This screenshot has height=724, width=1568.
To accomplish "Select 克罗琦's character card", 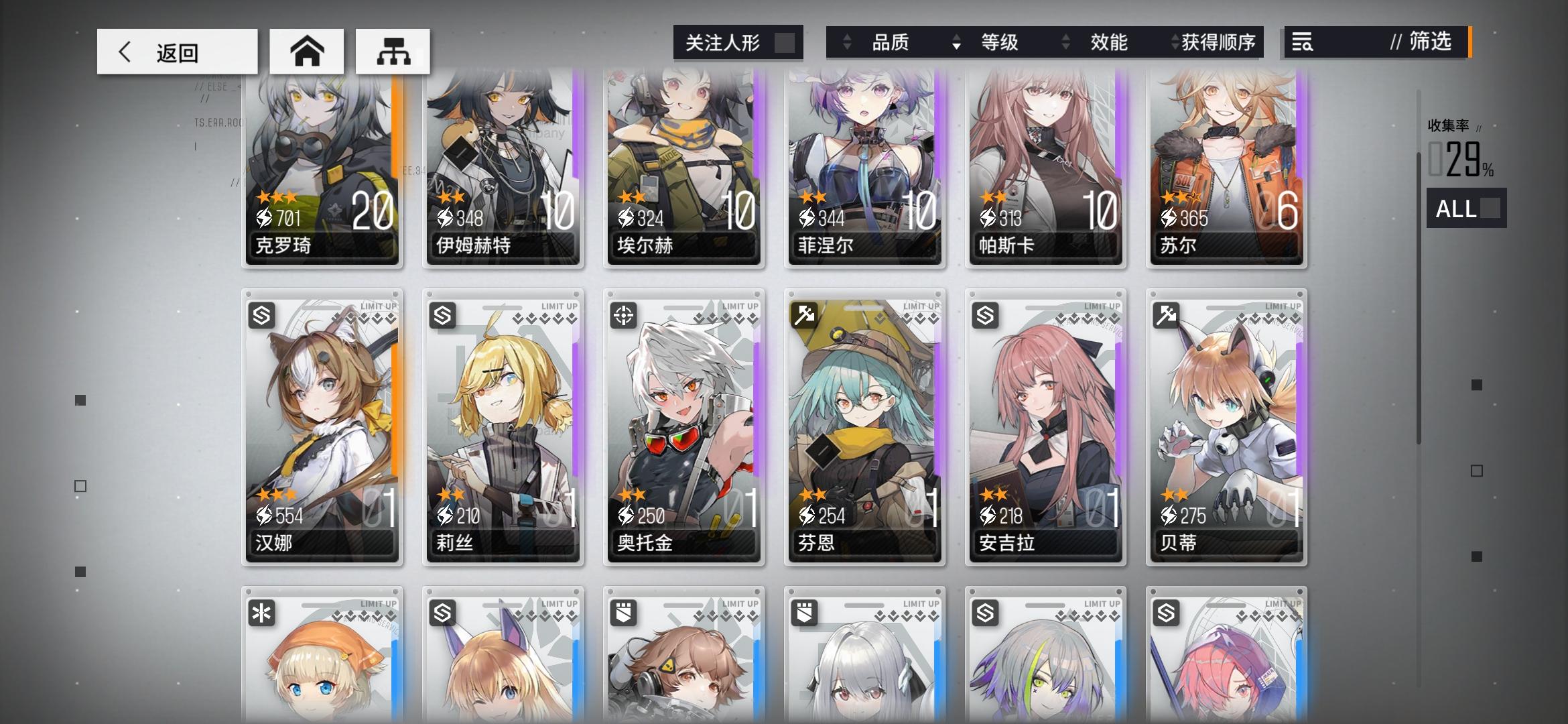I will tap(322, 171).
